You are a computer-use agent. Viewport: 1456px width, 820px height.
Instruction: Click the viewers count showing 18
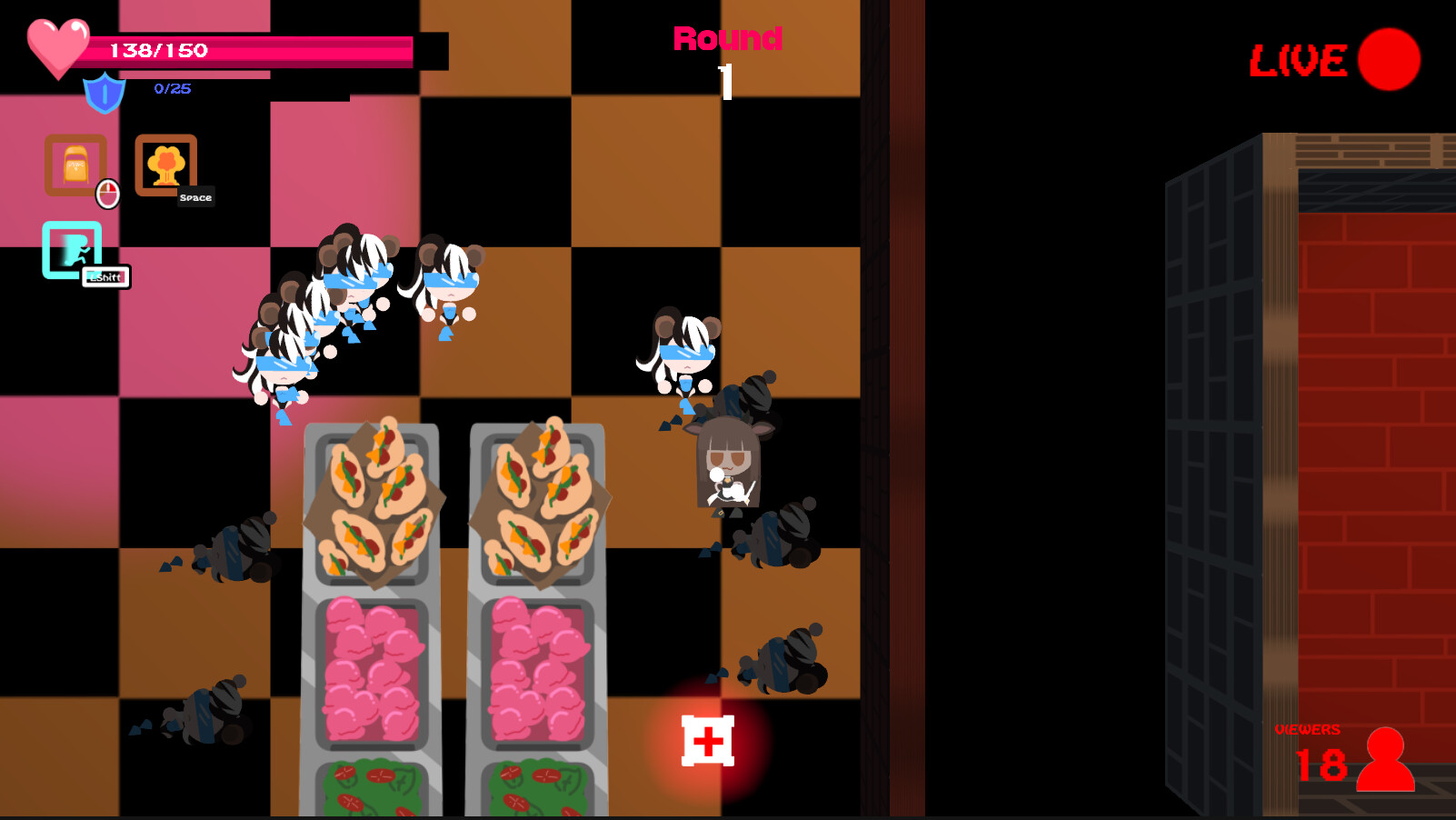click(1324, 764)
